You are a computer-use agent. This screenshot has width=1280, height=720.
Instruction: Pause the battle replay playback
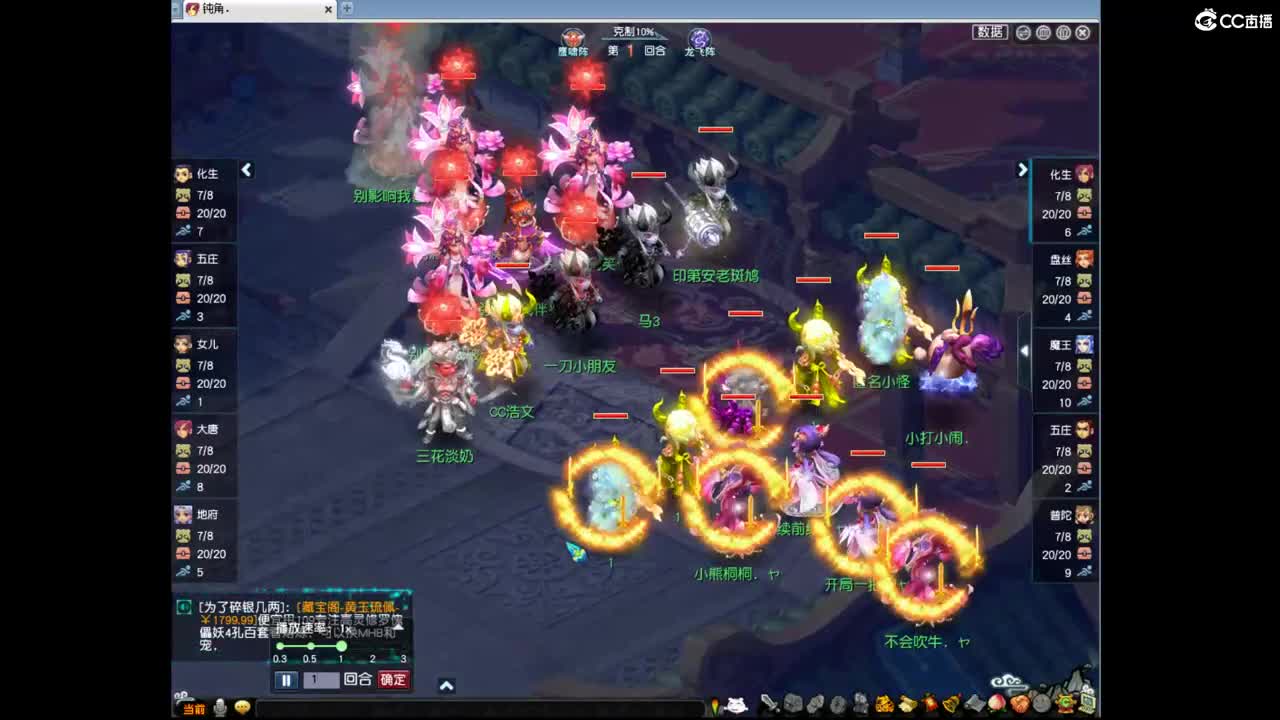(x=287, y=680)
